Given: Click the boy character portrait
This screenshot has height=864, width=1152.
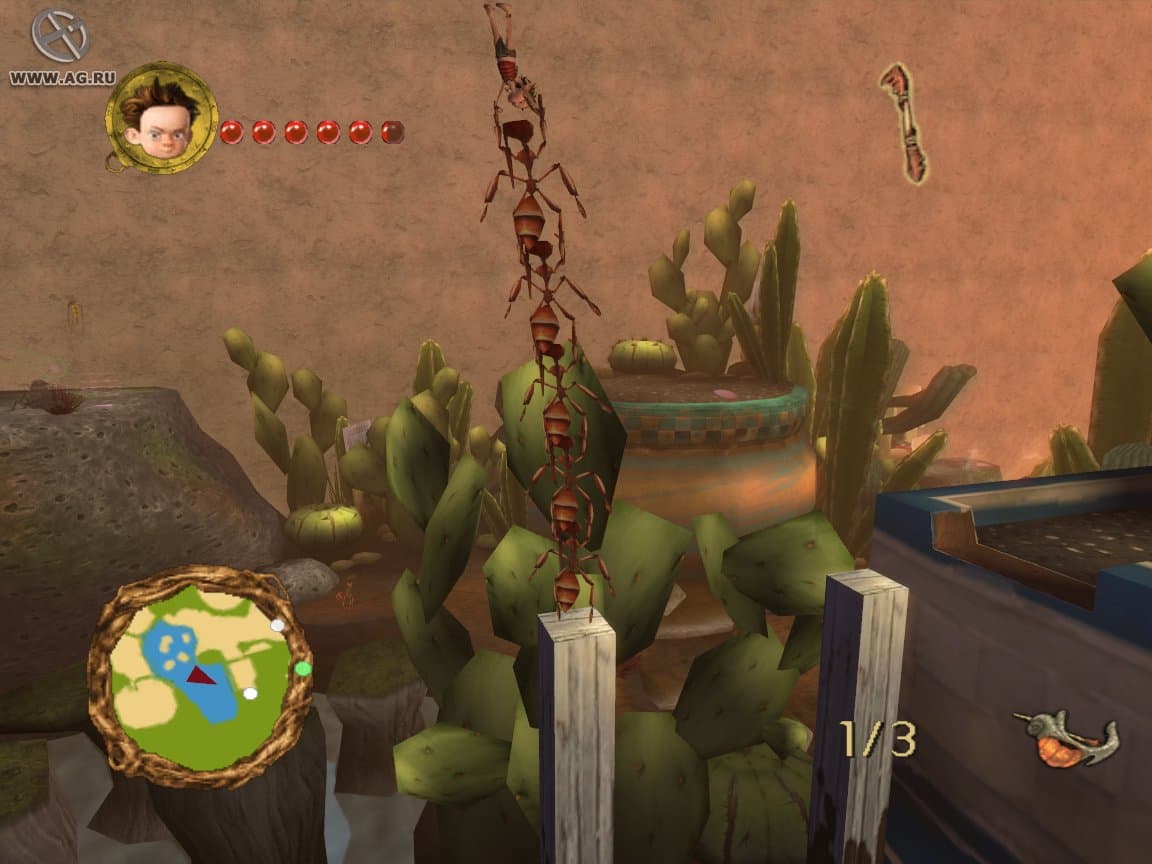Looking at the screenshot, I should point(160,119).
